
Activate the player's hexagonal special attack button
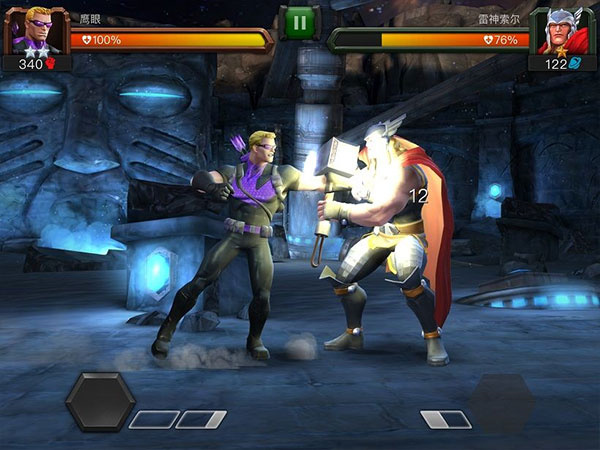100,402
